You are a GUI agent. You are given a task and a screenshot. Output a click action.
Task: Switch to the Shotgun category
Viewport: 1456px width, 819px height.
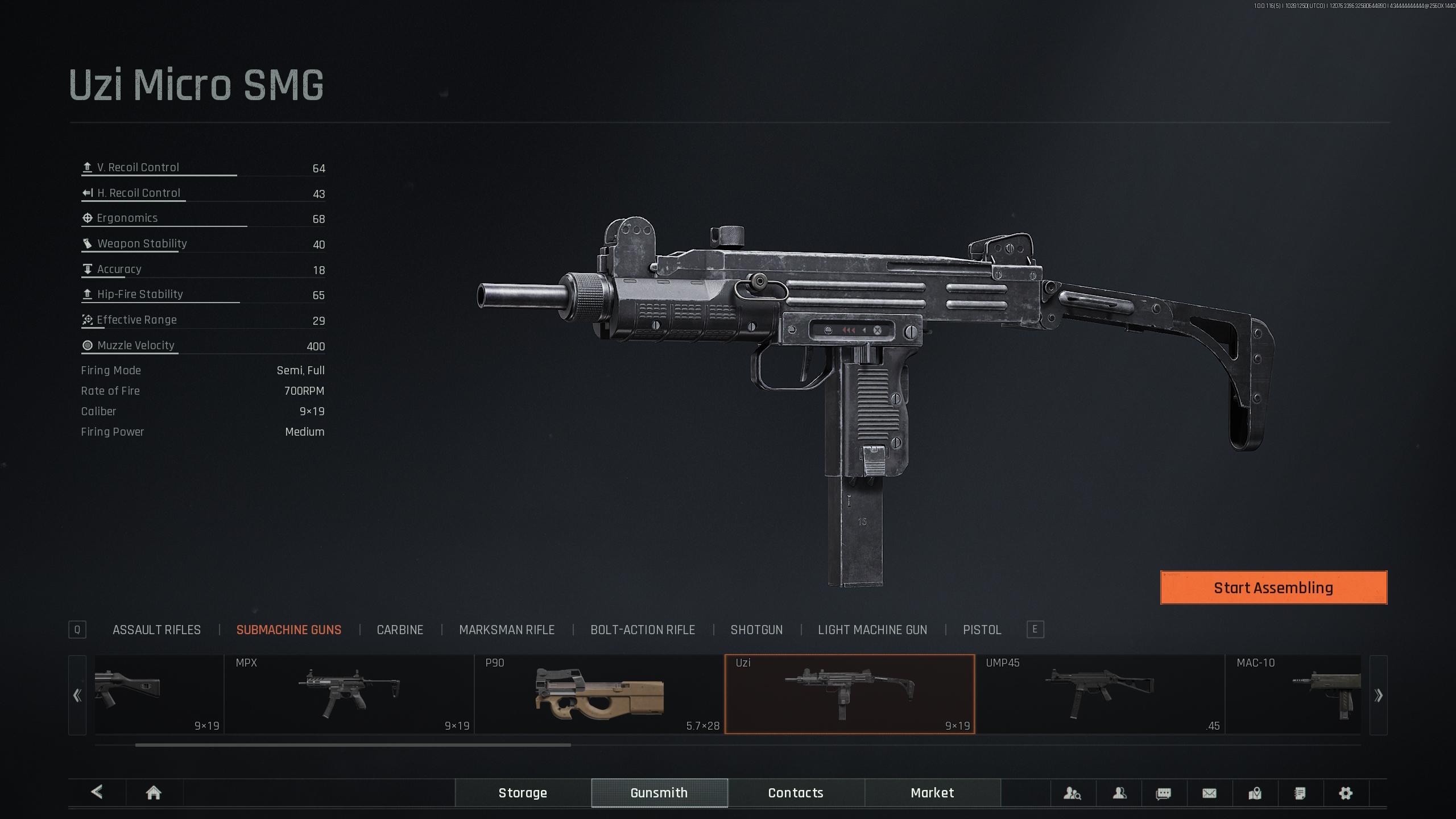[756, 630]
